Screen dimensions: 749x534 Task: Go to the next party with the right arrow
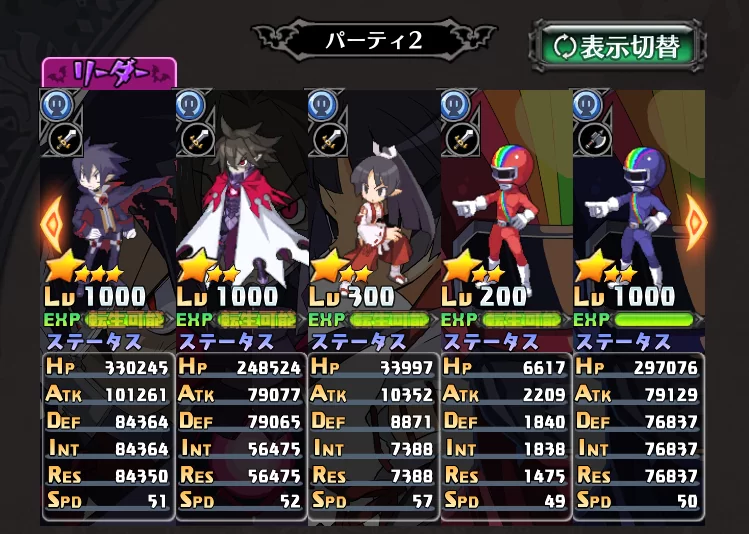tap(696, 225)
